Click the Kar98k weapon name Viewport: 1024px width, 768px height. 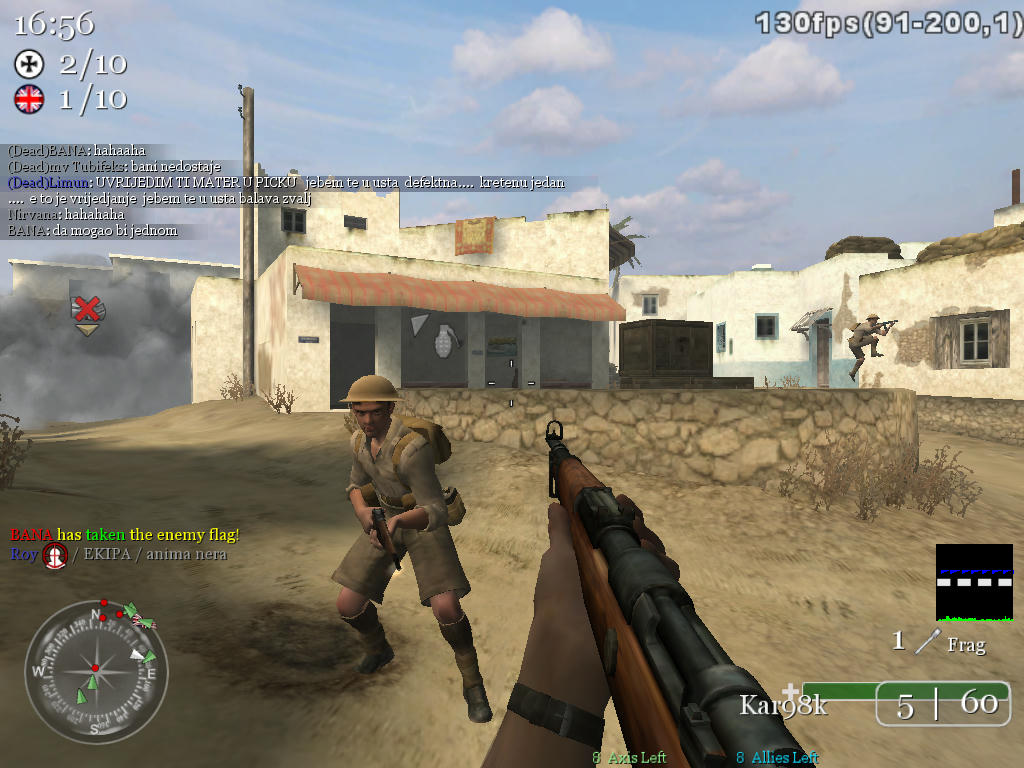783,705
